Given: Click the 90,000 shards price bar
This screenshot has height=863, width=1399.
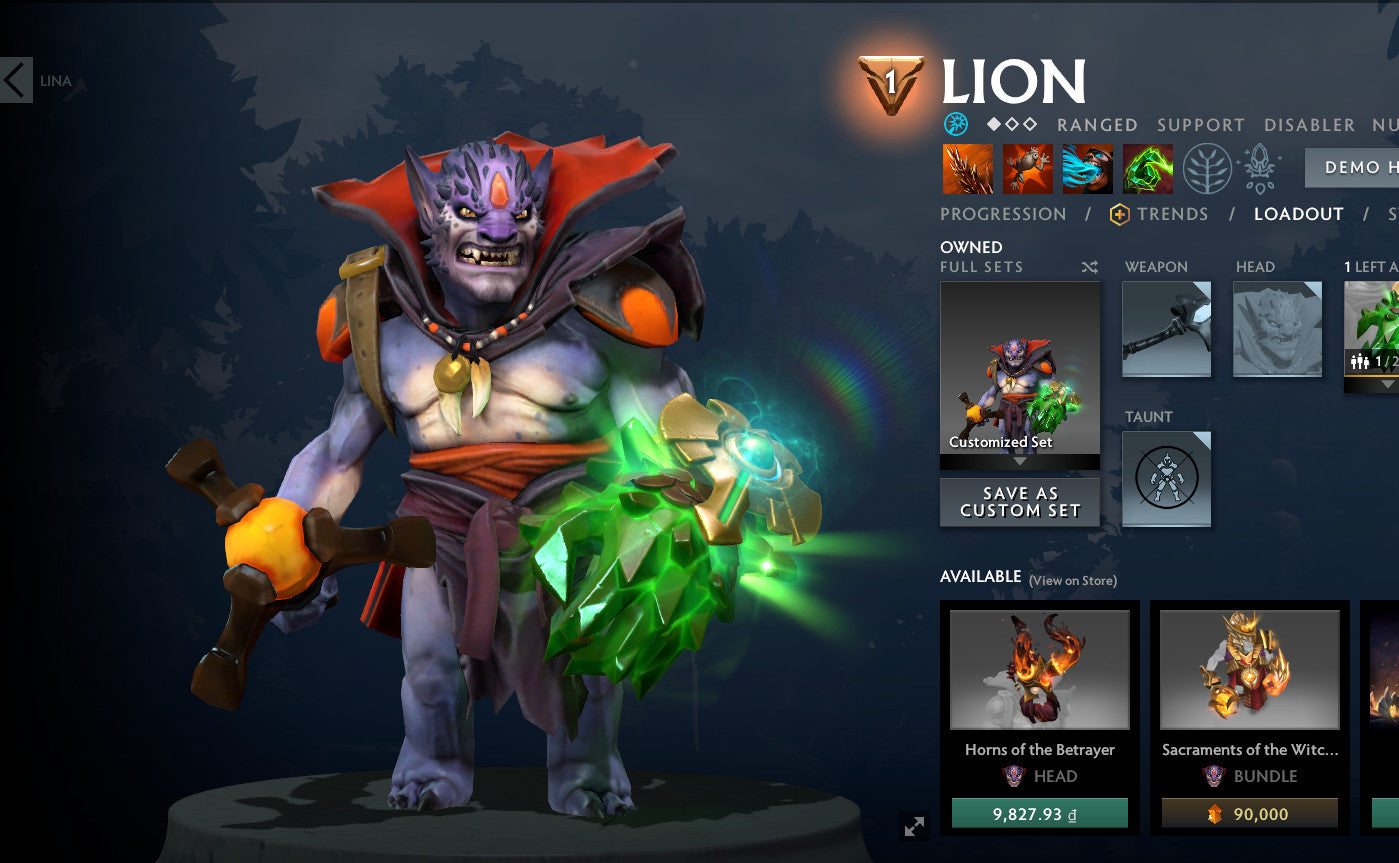Looking at the screenshot, I should (x=1251, y=814).
